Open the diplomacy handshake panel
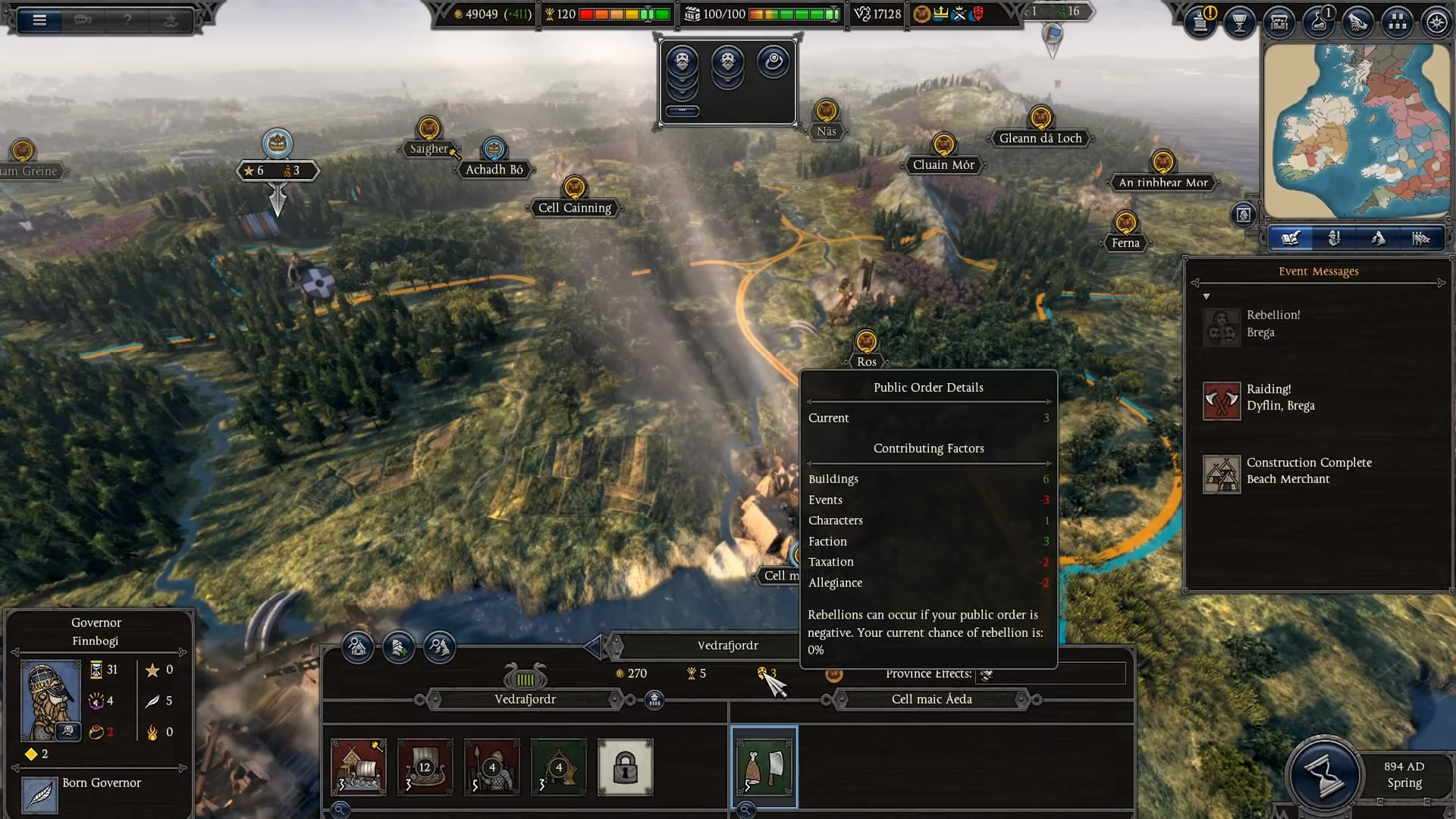Screen dimensions: 1456x819 pos(1358,22)
